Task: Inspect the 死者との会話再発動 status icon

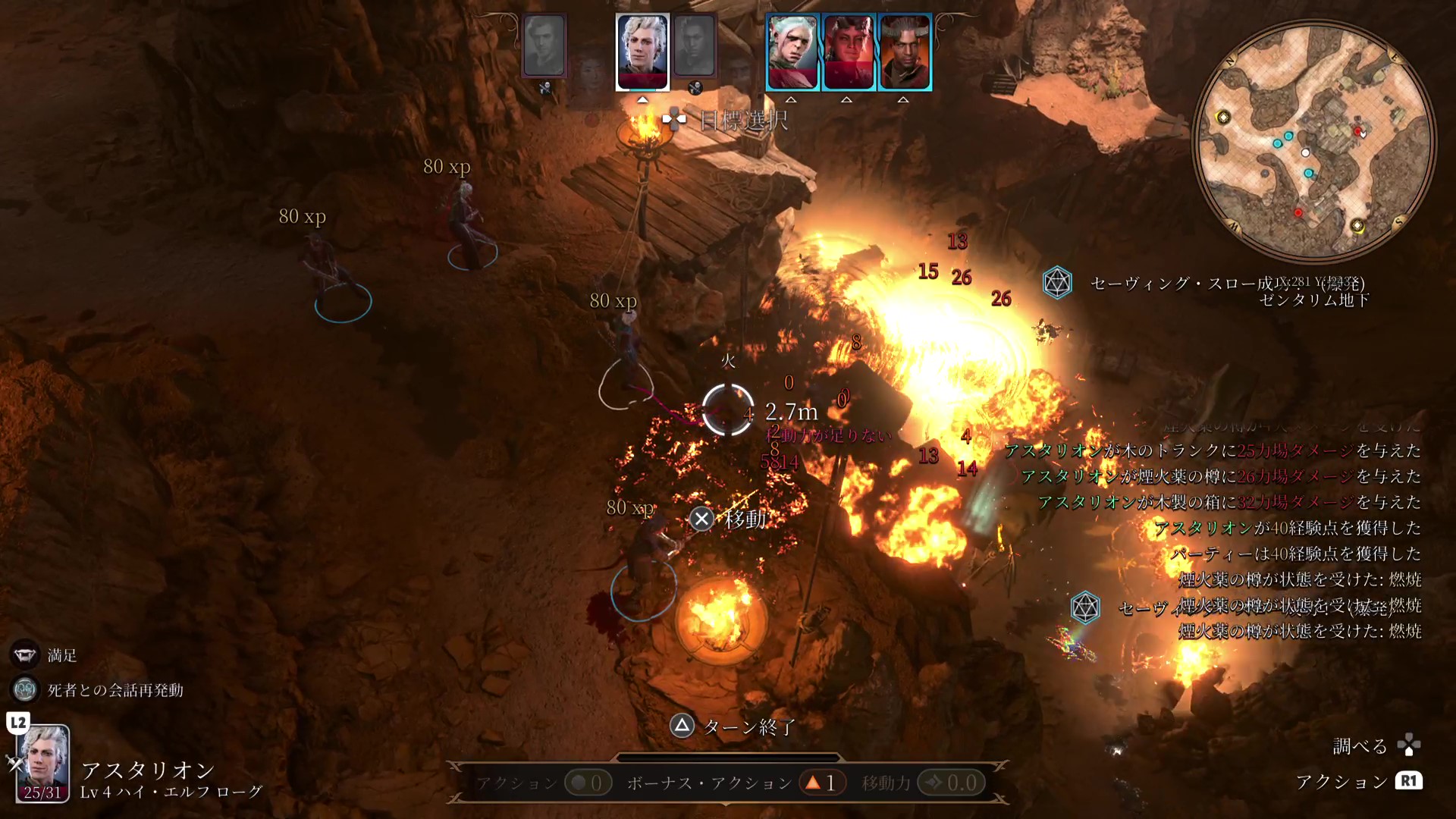Action: click(25, 689)
